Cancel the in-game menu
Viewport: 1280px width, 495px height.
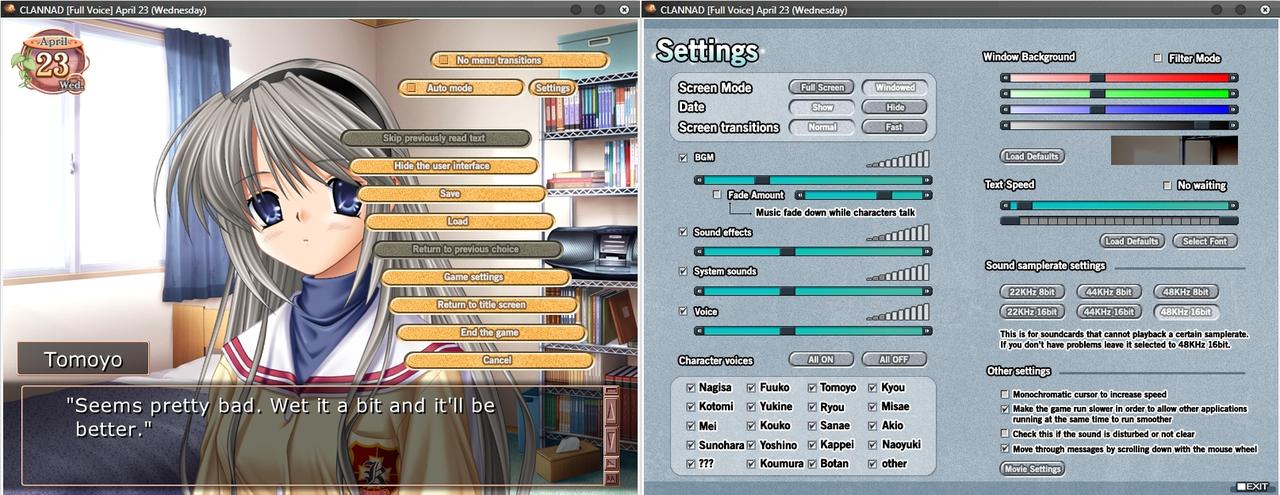click(497, 360)
